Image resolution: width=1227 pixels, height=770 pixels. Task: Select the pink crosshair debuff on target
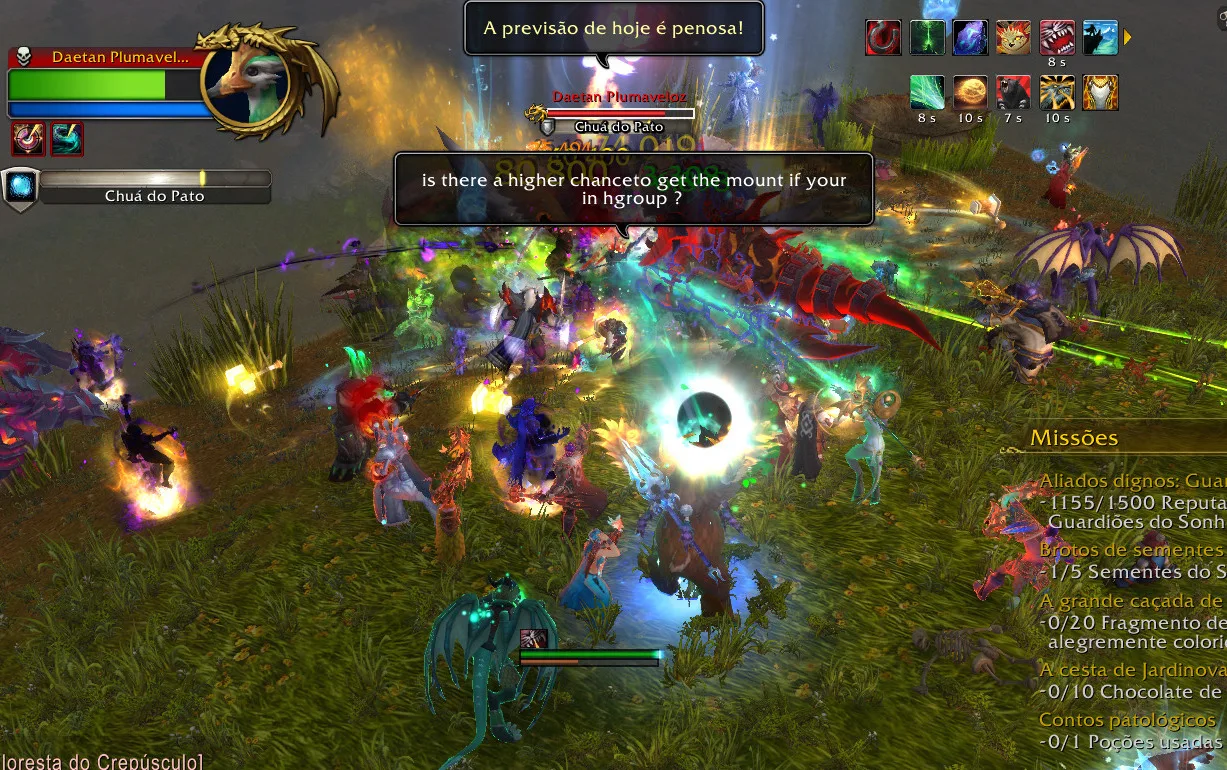(27, 139)
